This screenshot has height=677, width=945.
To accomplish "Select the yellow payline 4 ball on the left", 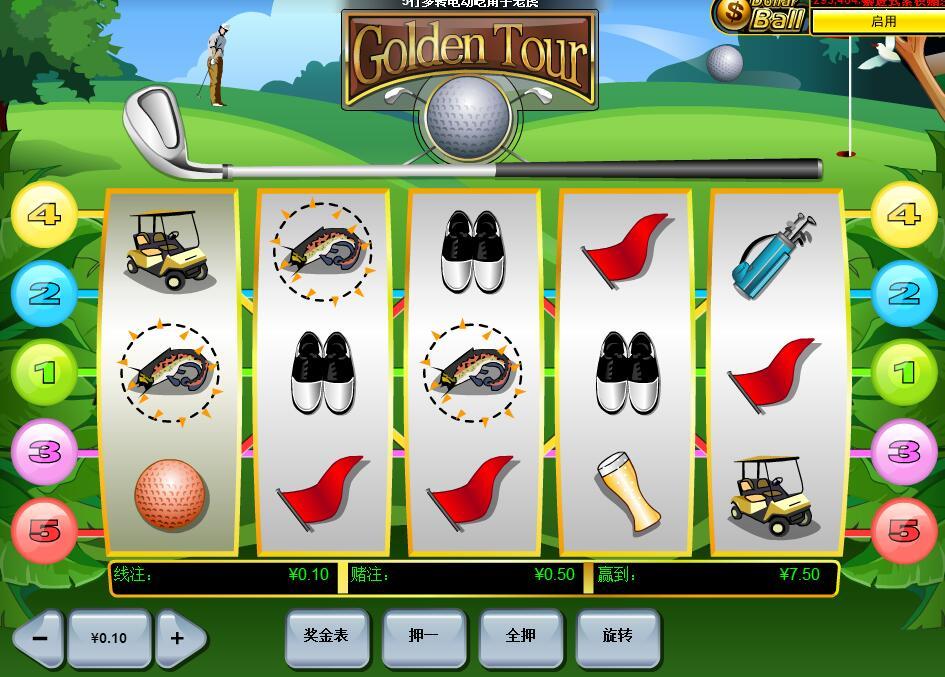I will tap(44, 215).
